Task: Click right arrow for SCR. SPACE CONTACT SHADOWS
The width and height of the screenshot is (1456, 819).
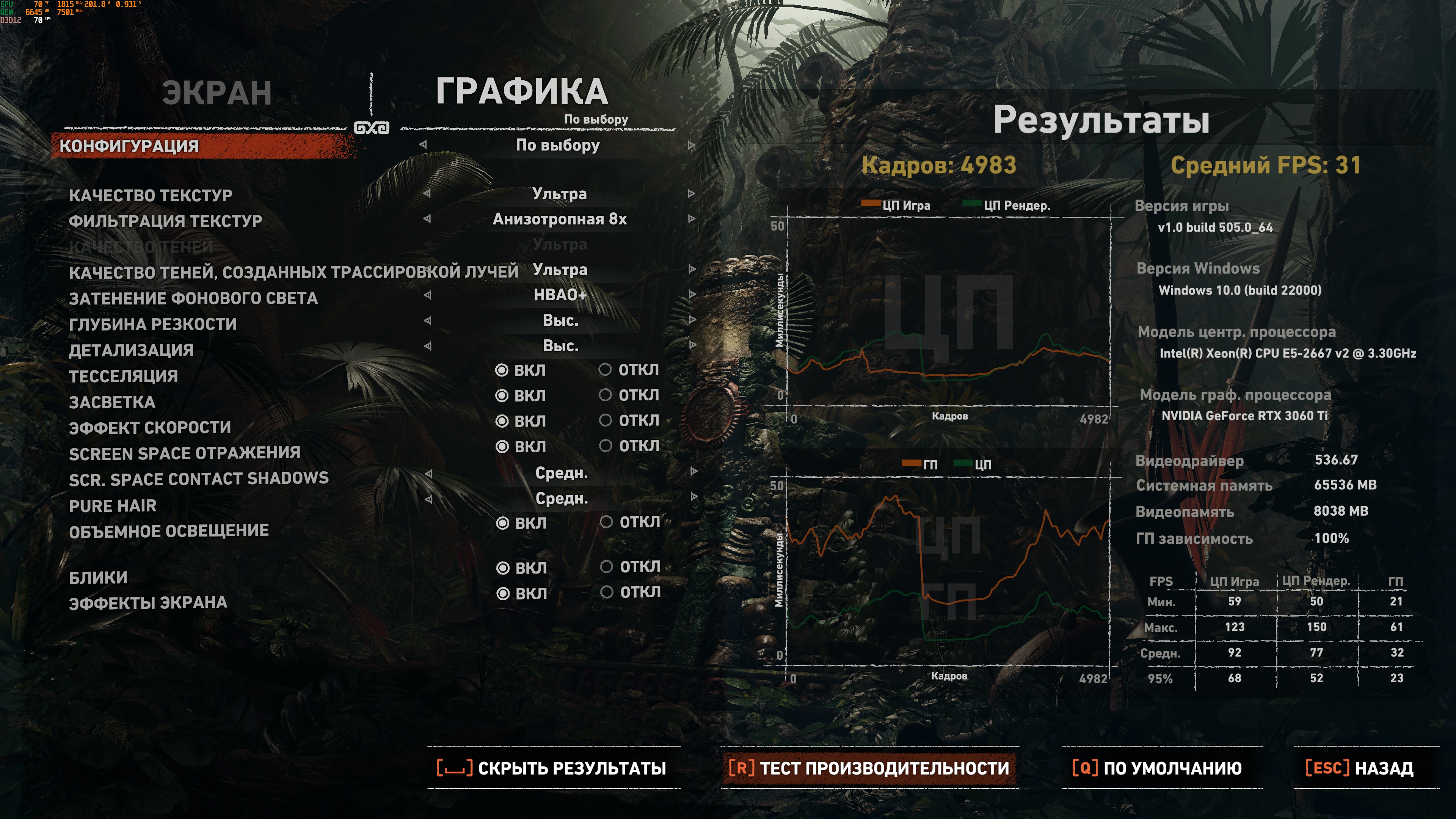Action: pos(693,472)
